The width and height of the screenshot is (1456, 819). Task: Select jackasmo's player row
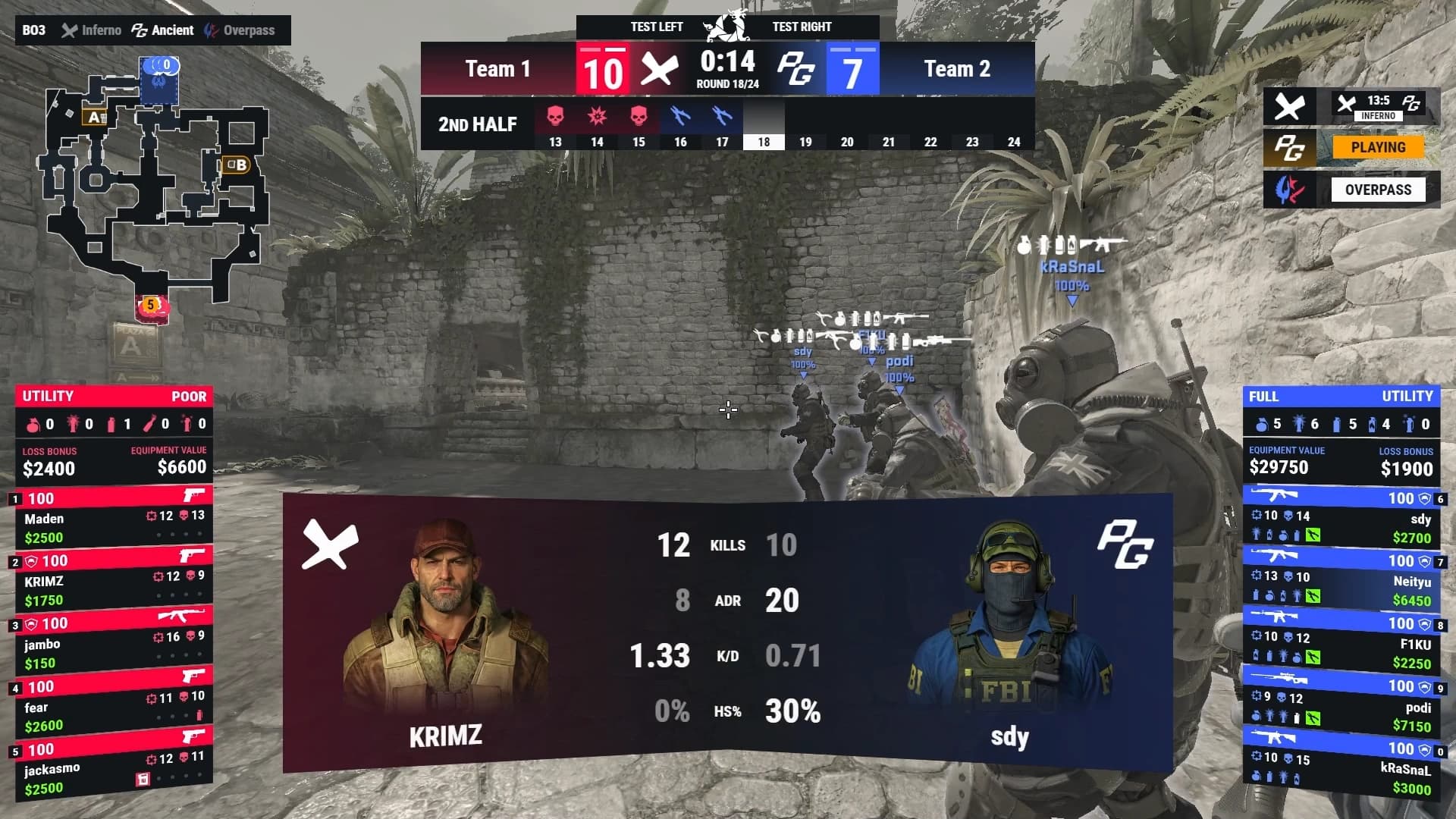tap(114, 770)
